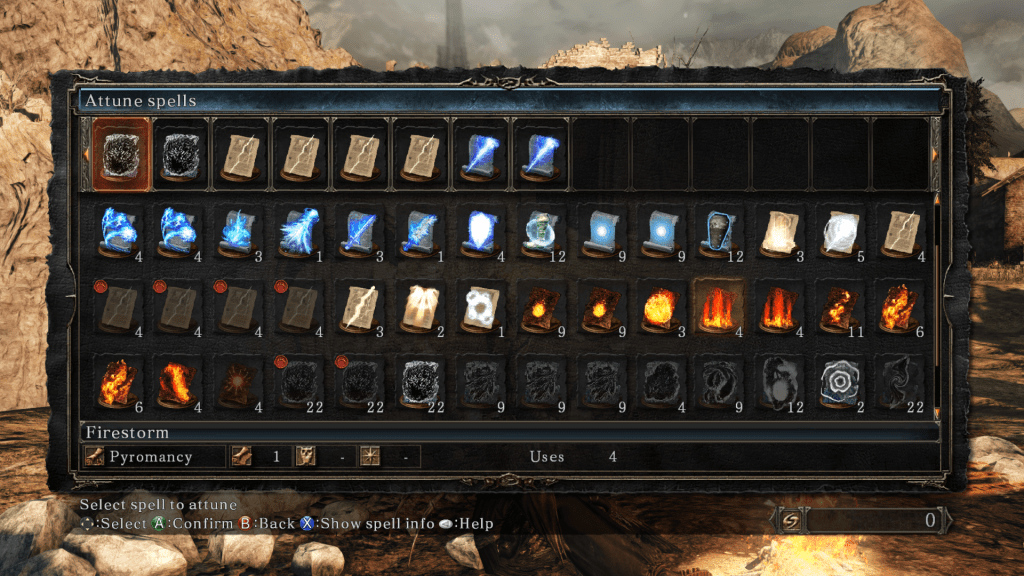Click the spell list scrollbar
The image size is (1024, 576).
pyautogui.click(x=937, y=300)
